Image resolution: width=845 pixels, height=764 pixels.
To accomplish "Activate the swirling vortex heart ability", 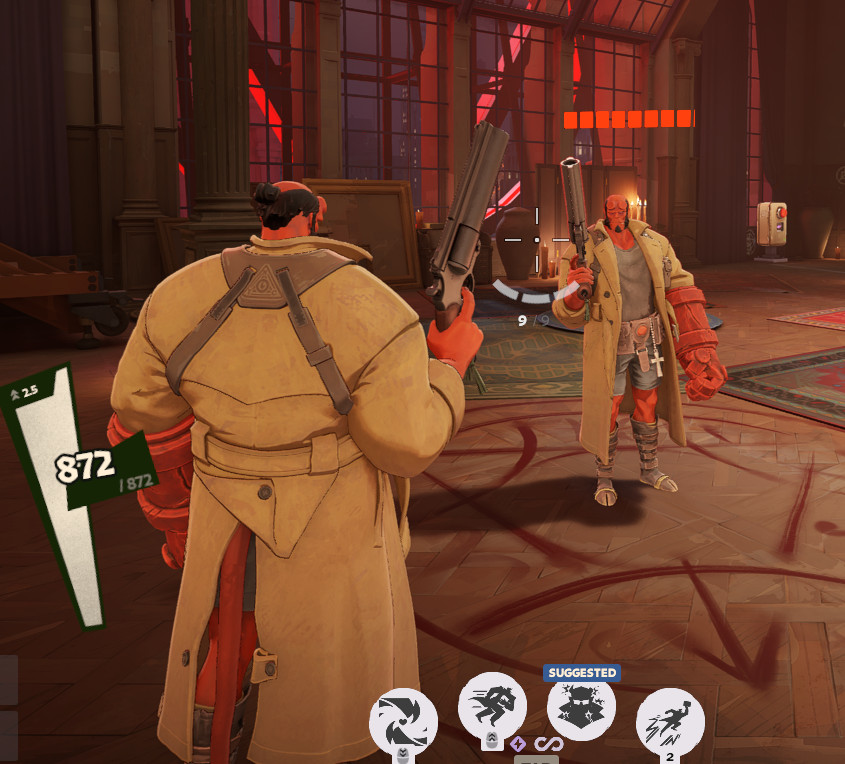I will click(404, 722).
